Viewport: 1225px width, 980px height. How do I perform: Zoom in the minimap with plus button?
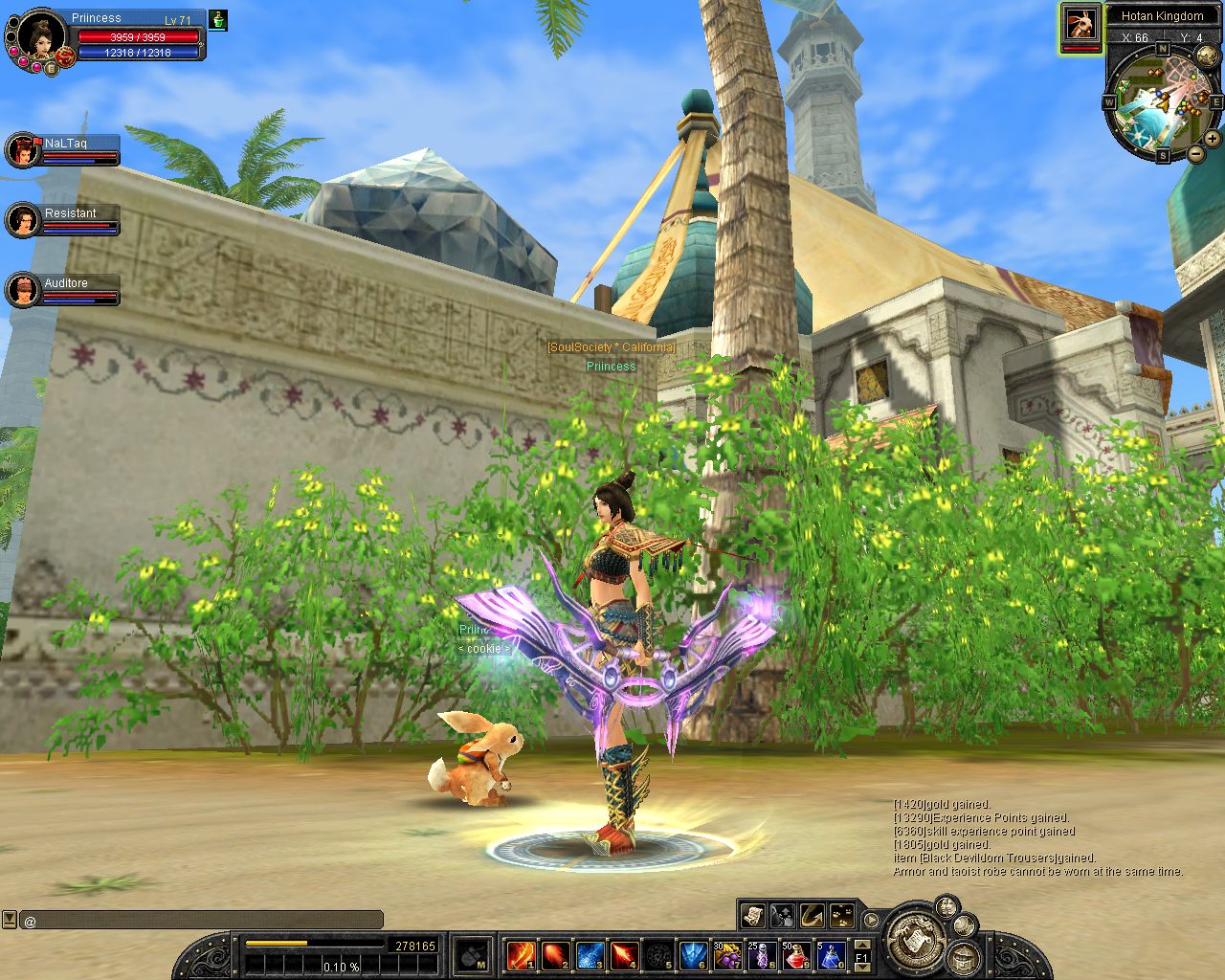tap(1213, 138)
